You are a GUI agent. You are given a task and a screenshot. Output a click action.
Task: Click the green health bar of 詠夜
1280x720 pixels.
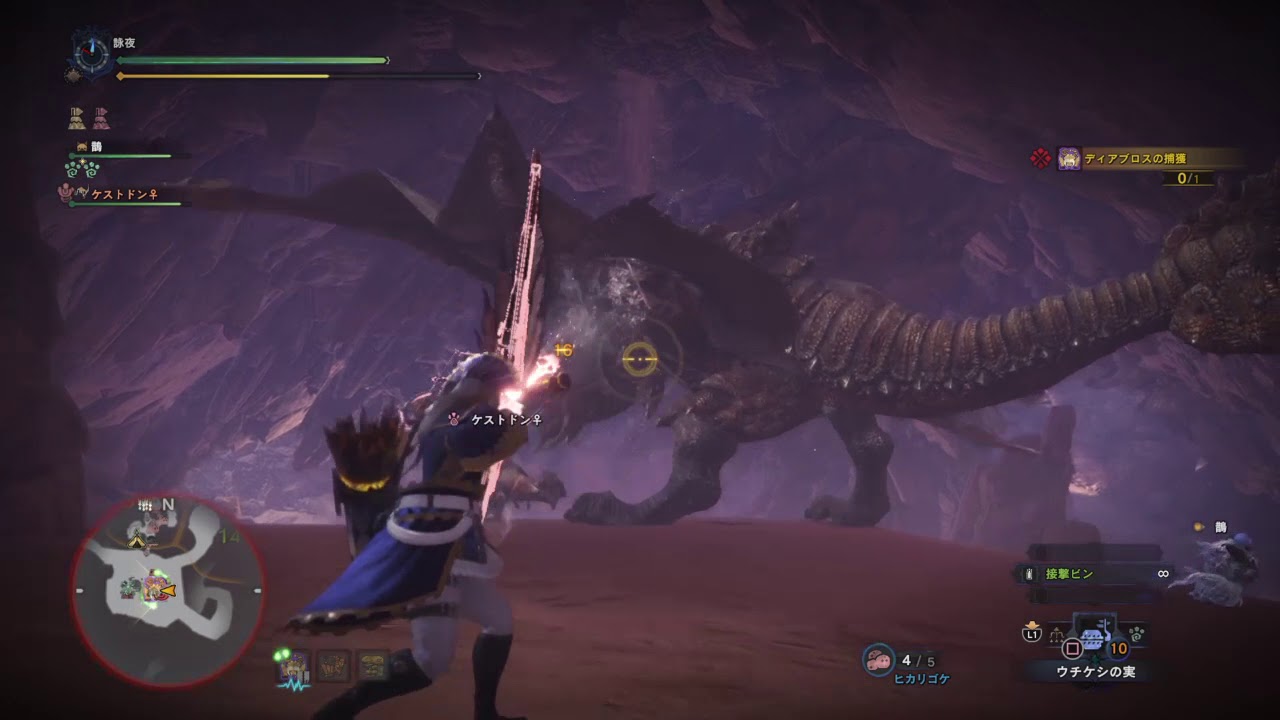[250, 60]
